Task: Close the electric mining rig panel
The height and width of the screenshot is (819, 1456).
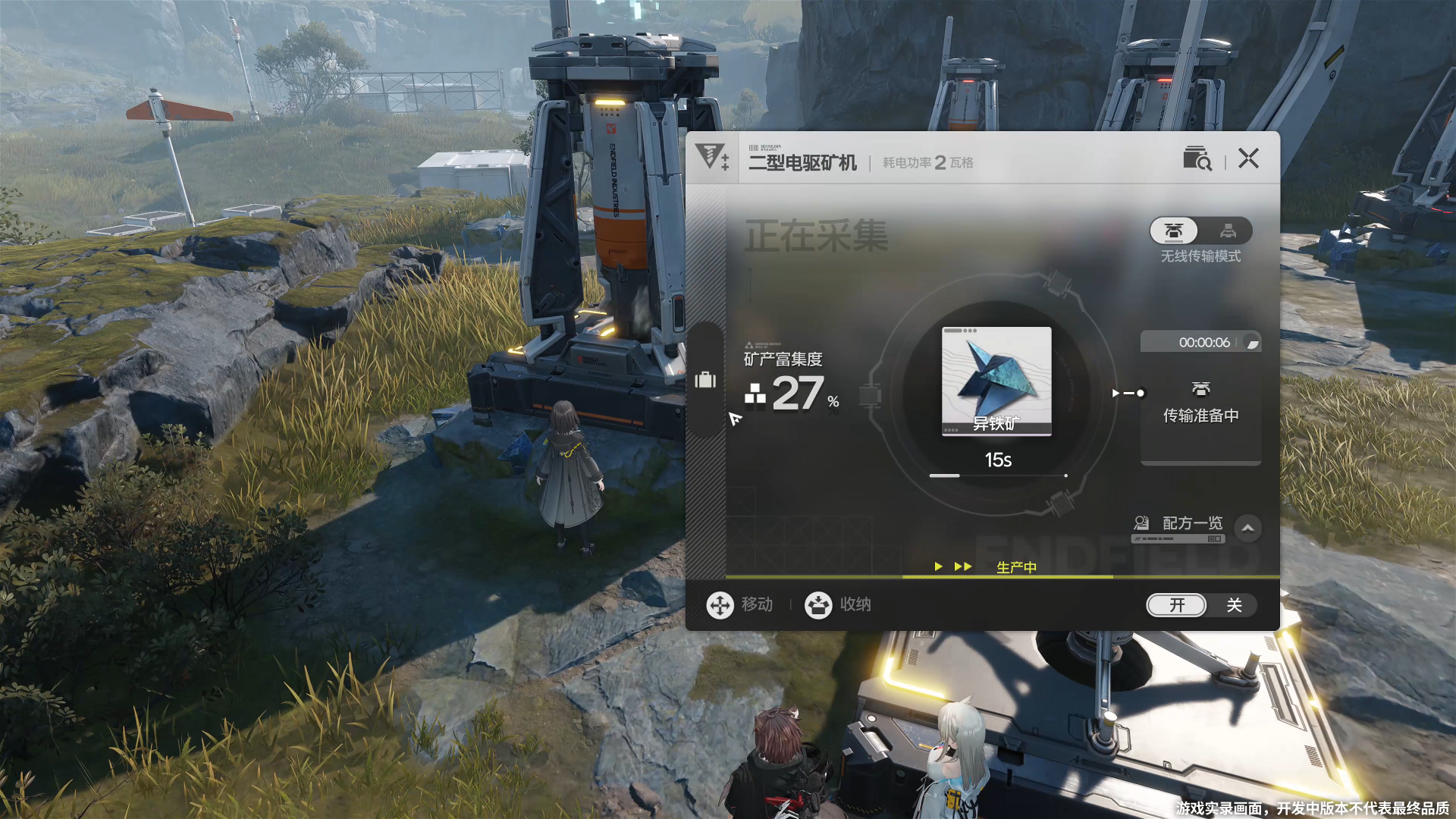Action: [1248, 158]
